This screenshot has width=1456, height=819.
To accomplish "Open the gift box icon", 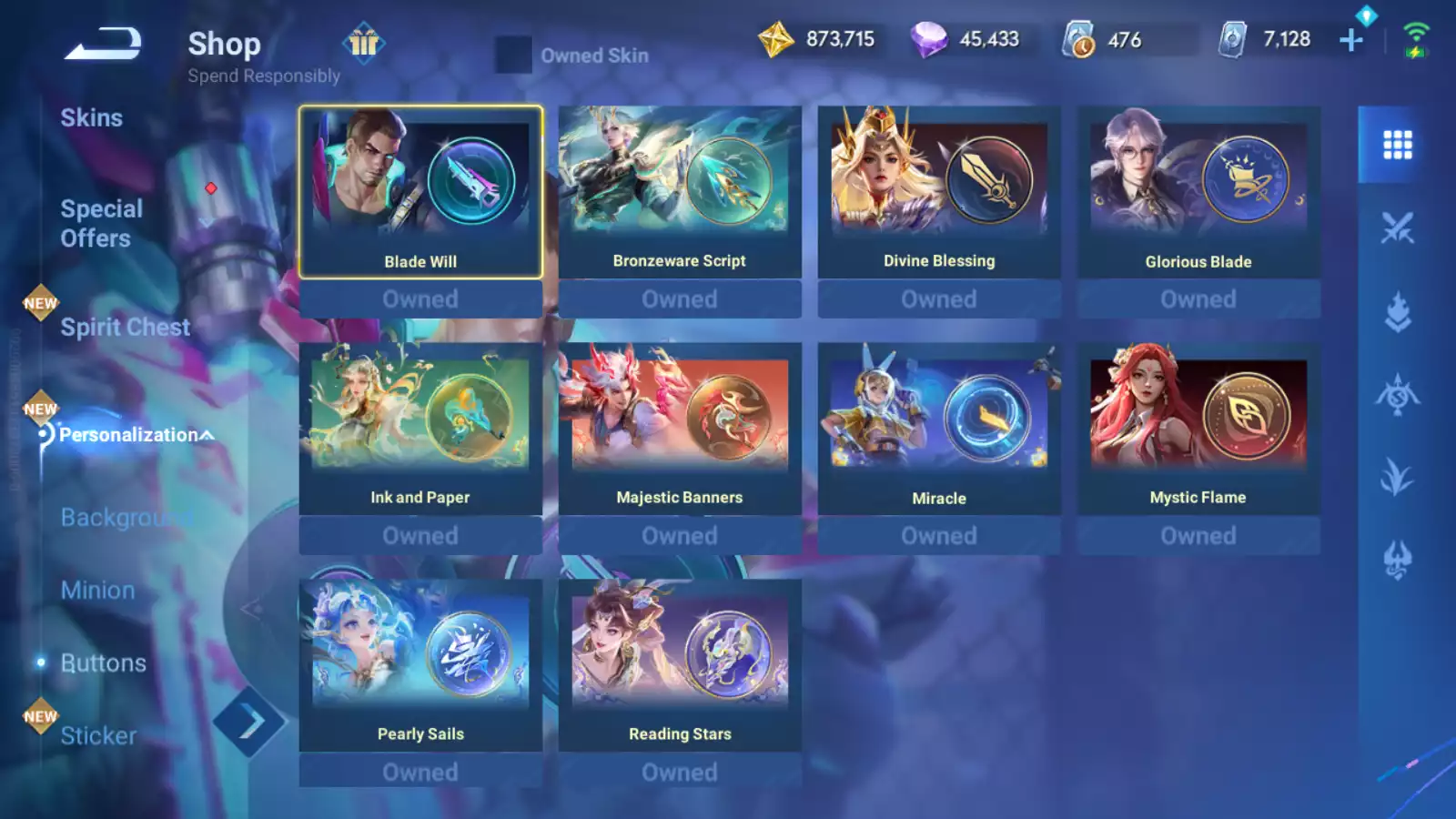I will pos(364,43).
